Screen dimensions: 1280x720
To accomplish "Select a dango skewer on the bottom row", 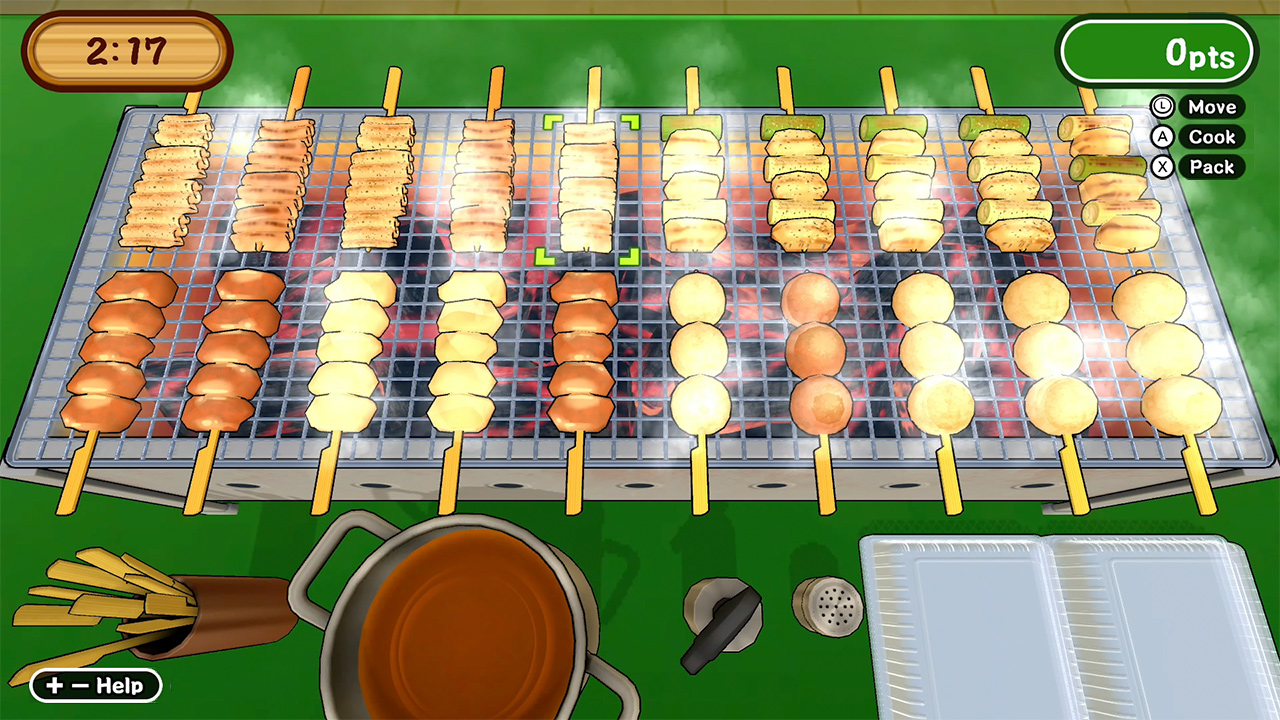I will [700, 350].
